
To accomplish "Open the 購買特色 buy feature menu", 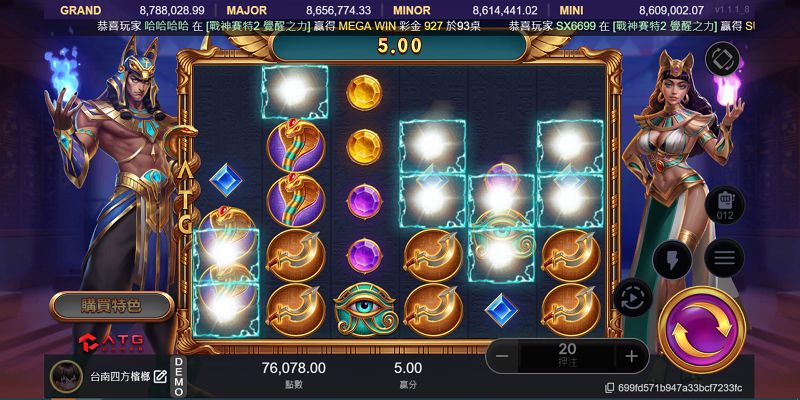I will (x=111, y=304).
